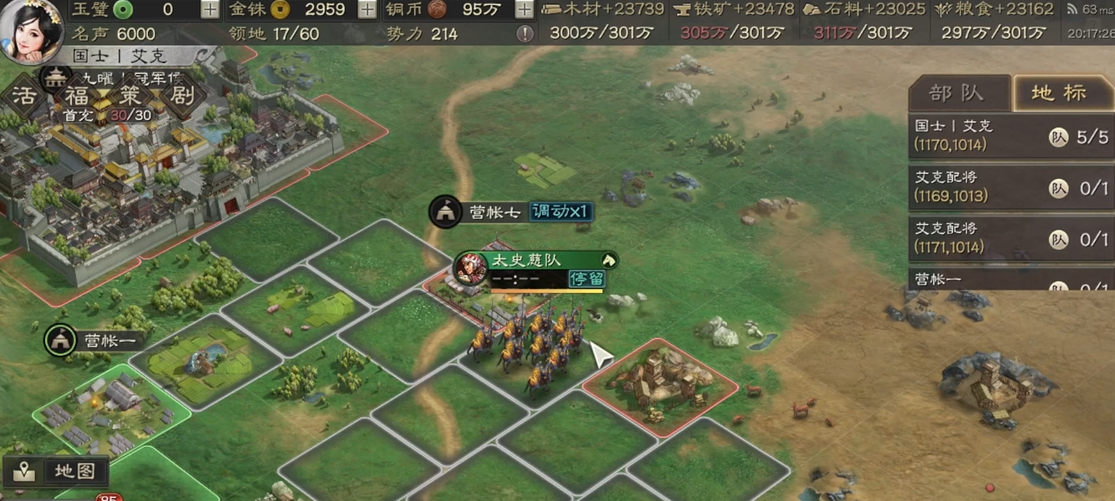Show the 势力 exclamation info icon

pyautogui.click(x=525, y=34)
